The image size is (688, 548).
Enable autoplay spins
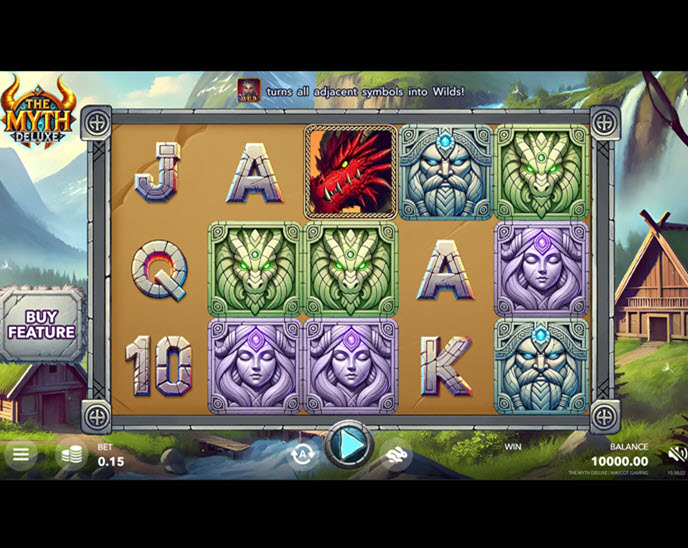[301, 454]
